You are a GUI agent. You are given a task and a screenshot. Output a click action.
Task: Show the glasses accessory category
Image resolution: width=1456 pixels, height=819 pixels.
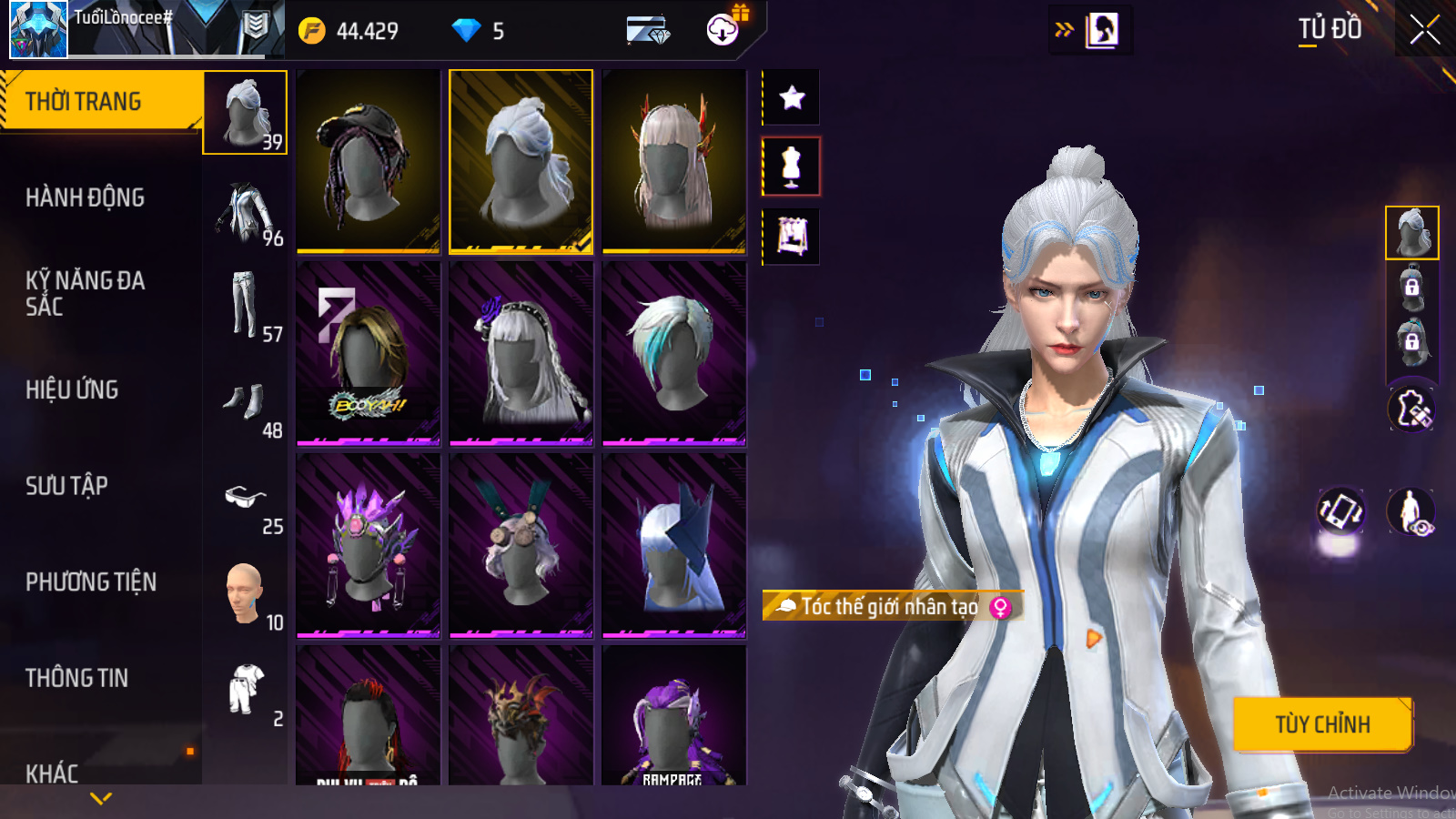pos(246,497)
